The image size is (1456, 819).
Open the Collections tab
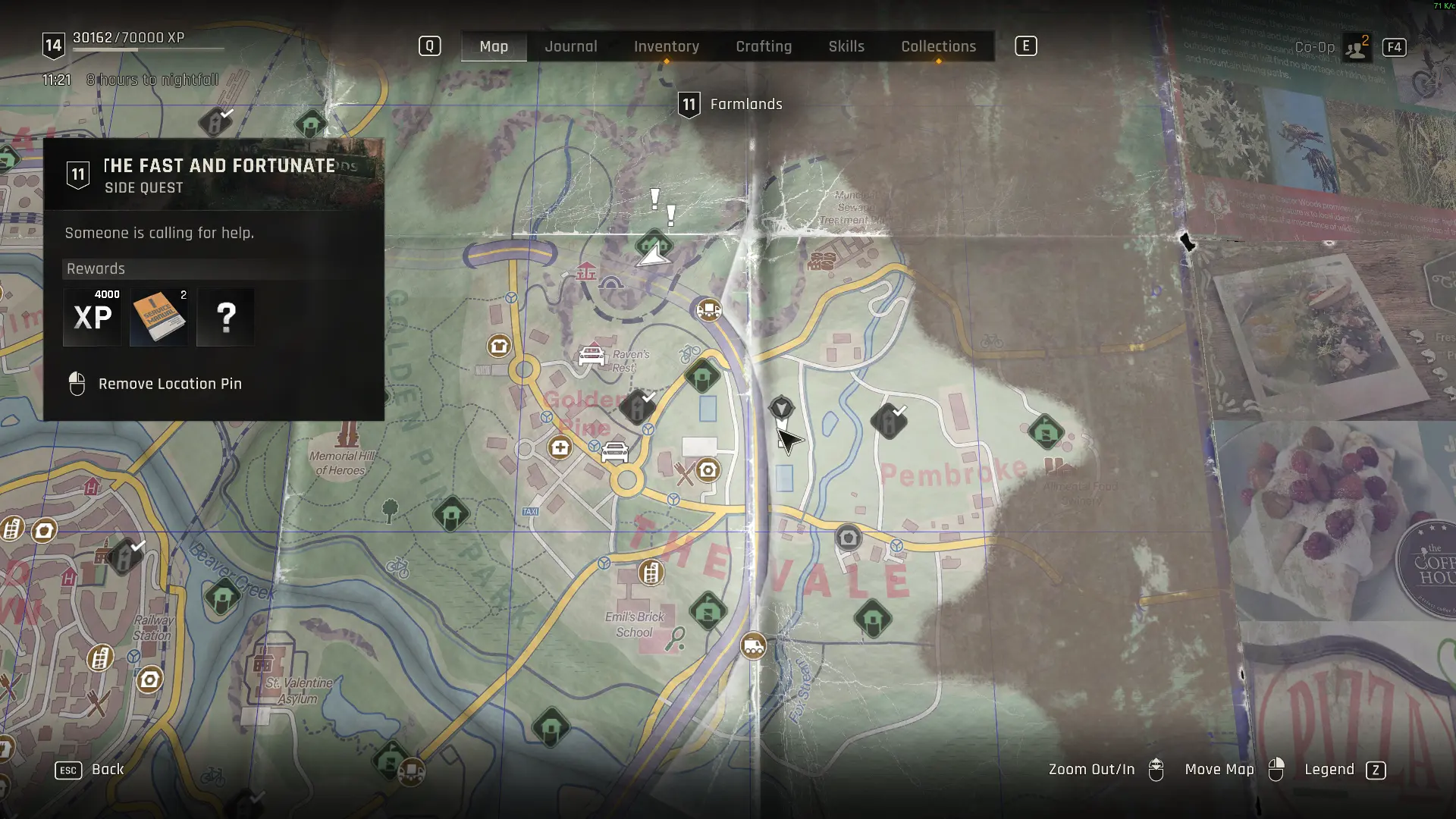tap(938, 46)
